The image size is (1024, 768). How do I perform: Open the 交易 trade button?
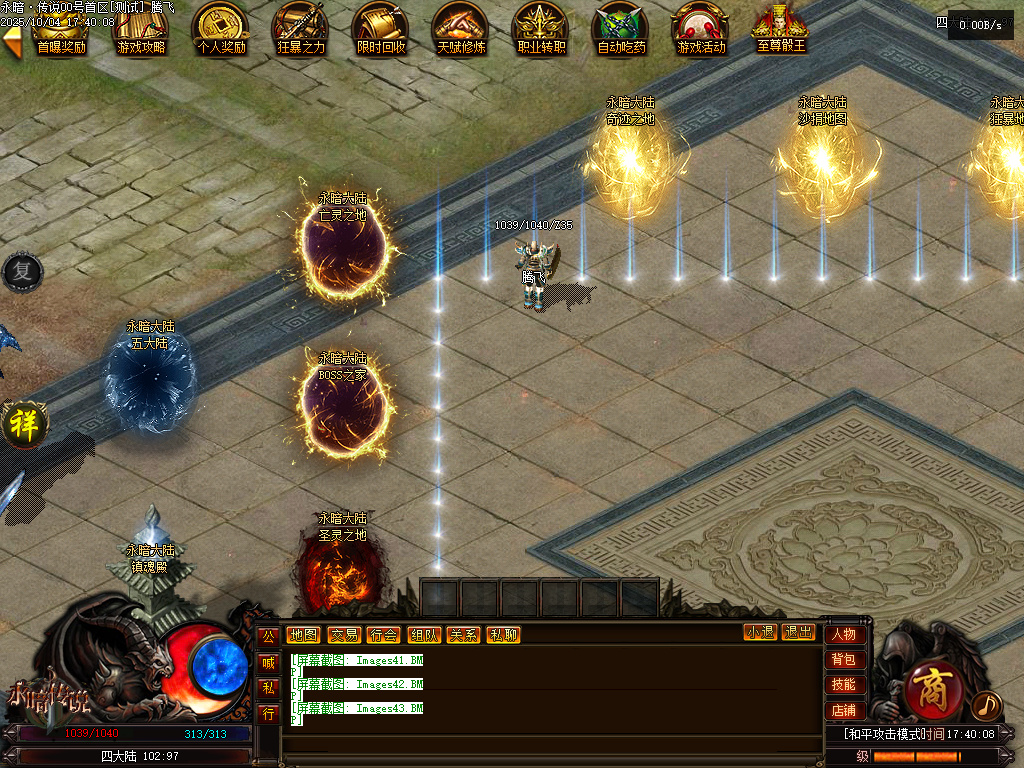[x=343, y=635]
